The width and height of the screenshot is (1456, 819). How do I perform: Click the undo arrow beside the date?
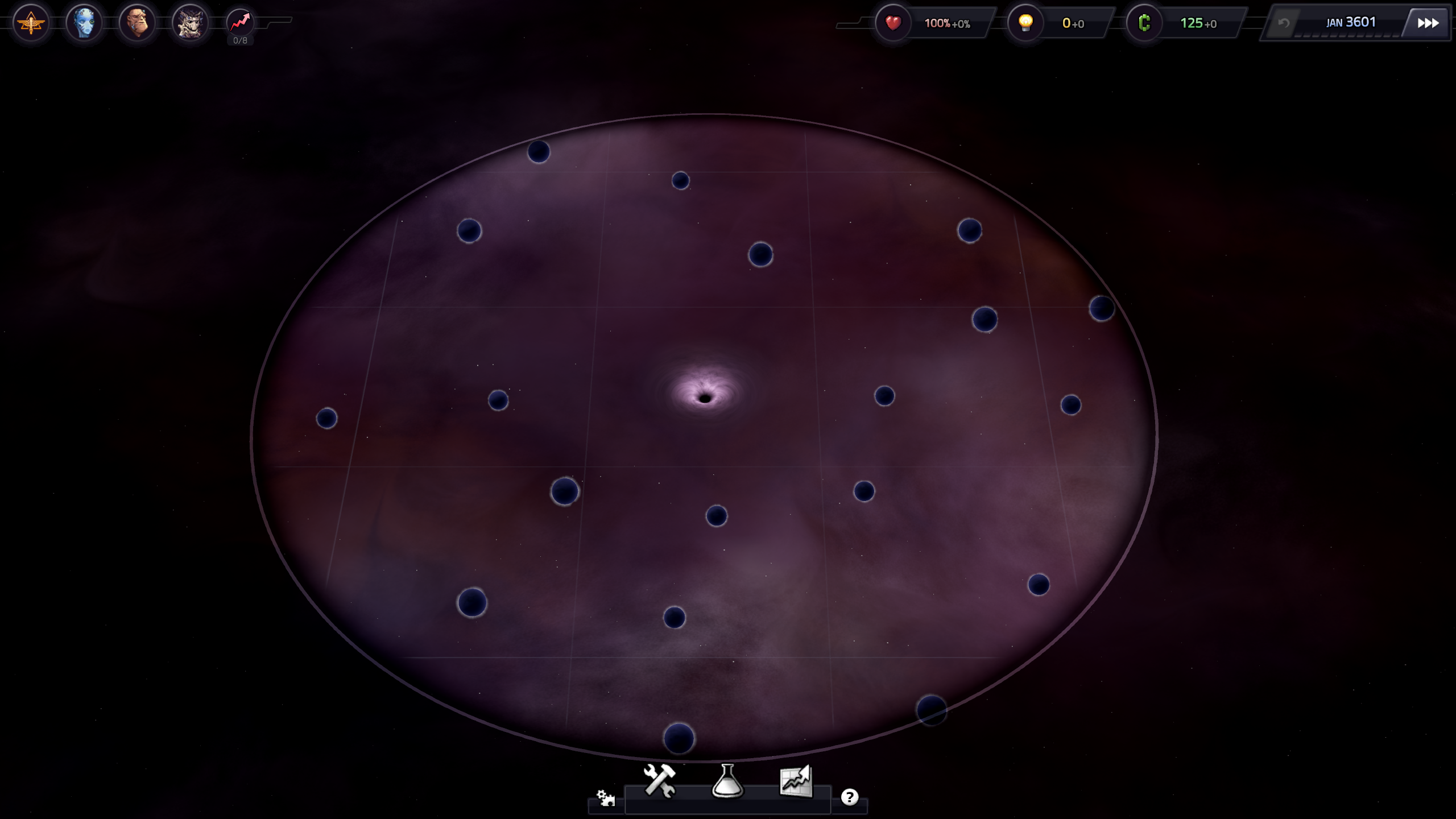click(x=1284, y=23)
